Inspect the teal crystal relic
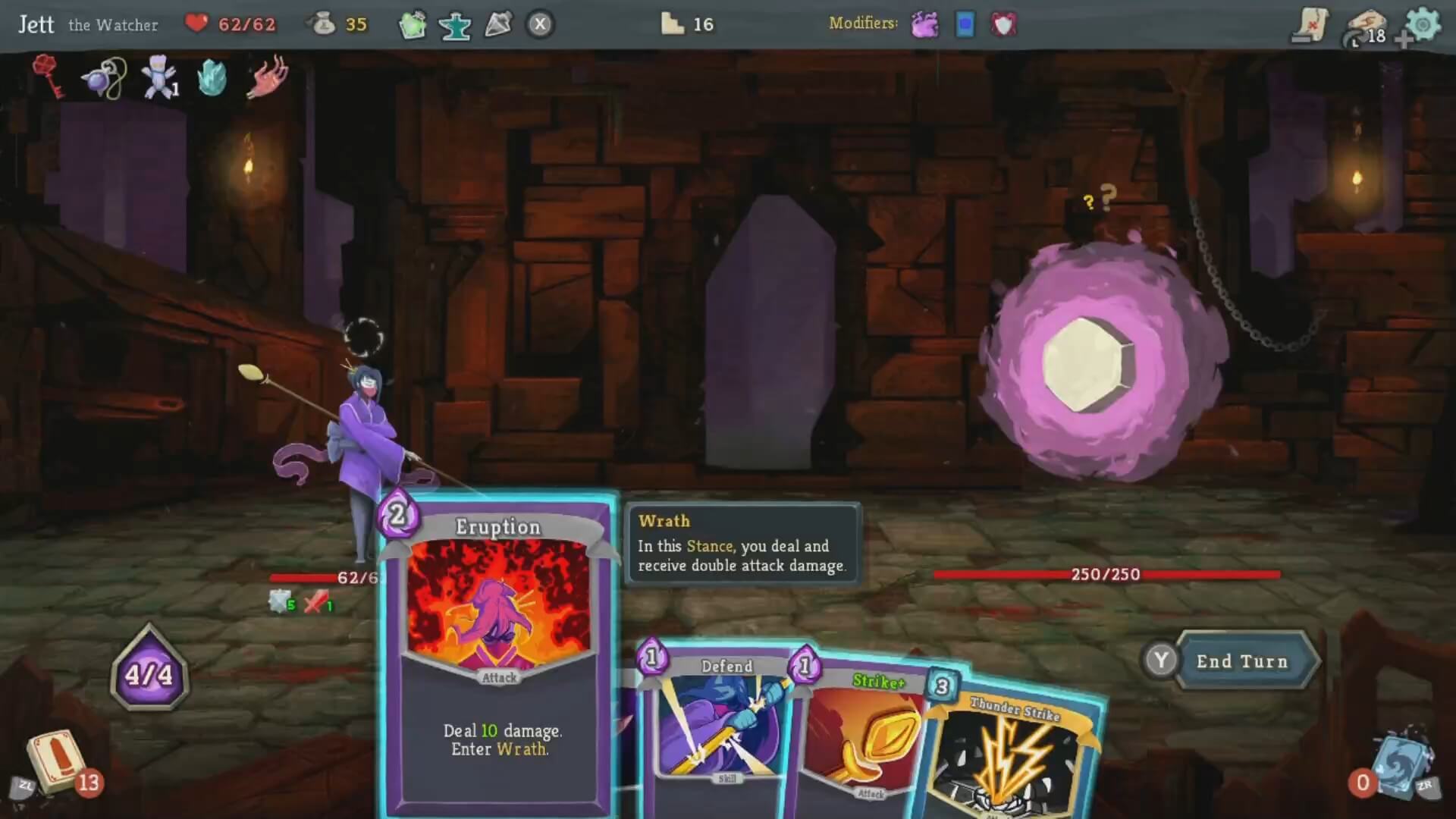This screenshot has height=819, width=1456. [212, 77]
